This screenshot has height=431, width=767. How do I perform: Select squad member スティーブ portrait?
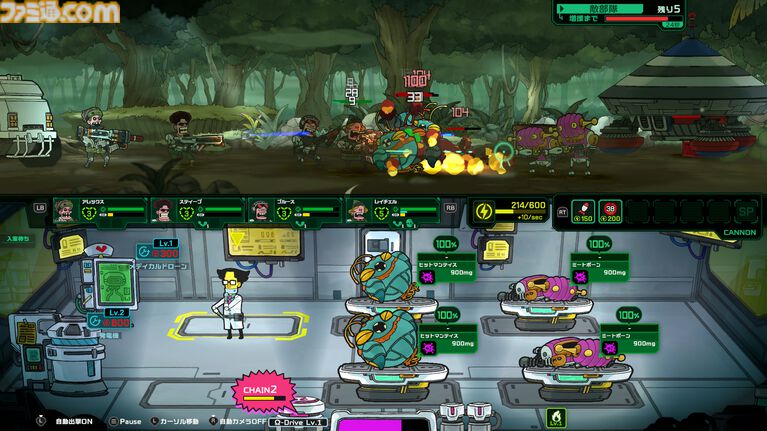point(162,210)
